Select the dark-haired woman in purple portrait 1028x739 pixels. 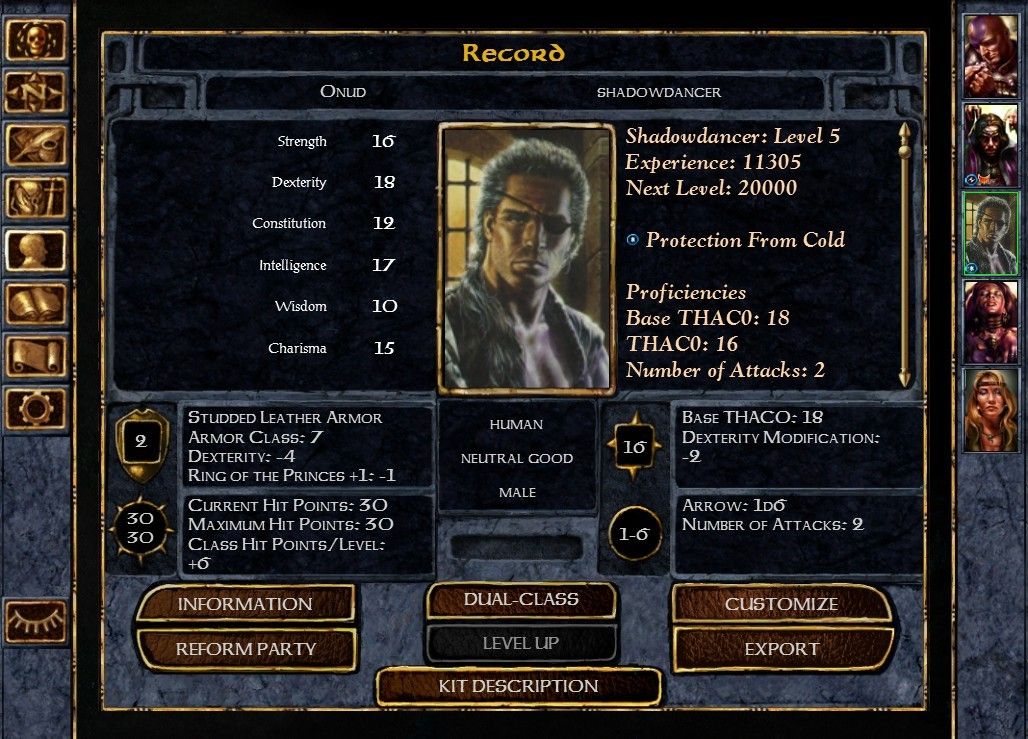[991, 321]
